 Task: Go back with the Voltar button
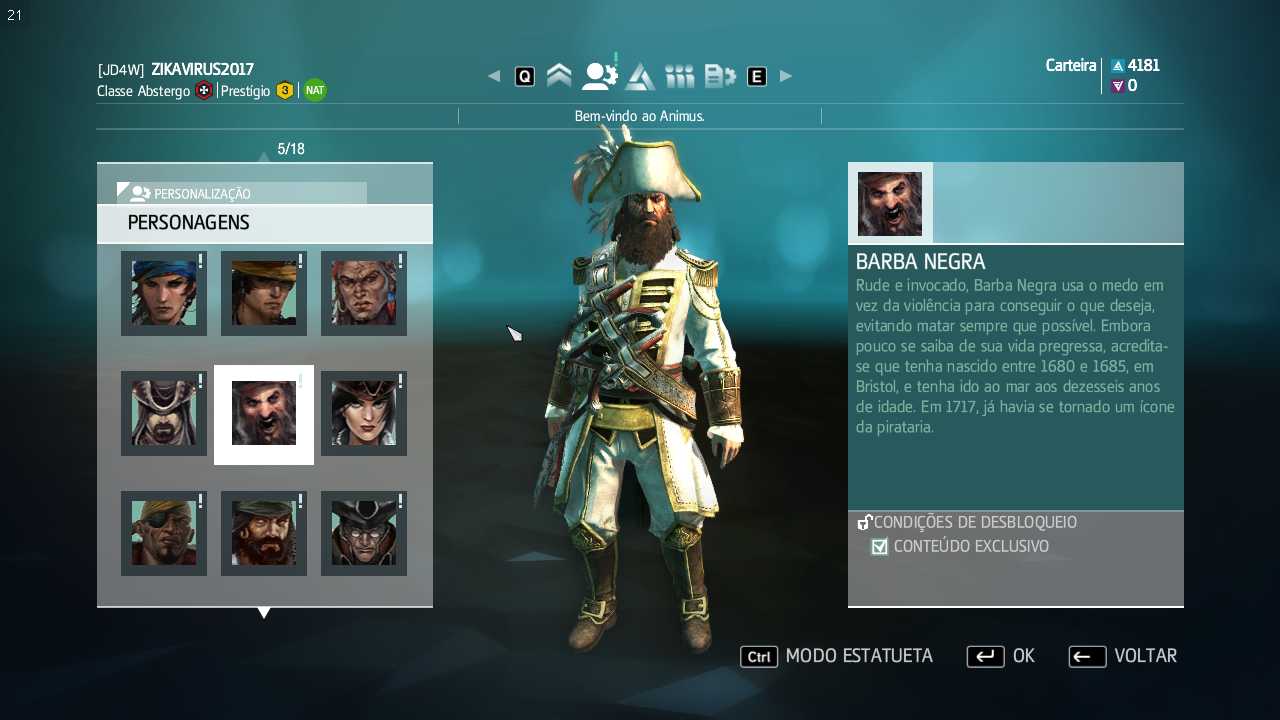tap(1122, 656)
